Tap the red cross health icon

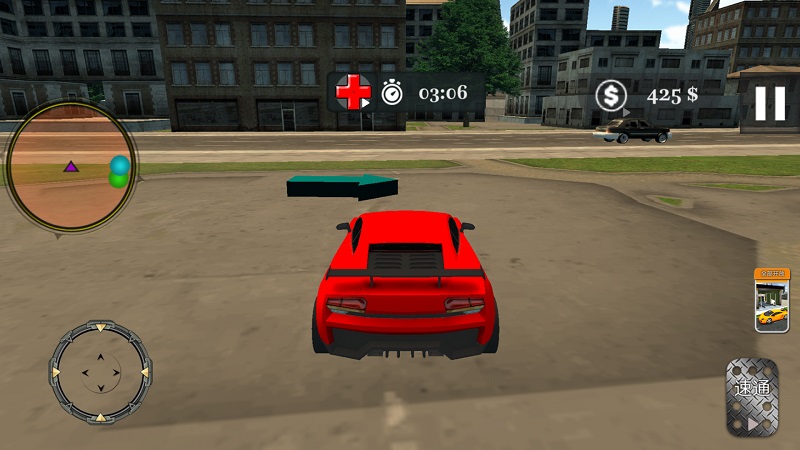pos(352,93)
